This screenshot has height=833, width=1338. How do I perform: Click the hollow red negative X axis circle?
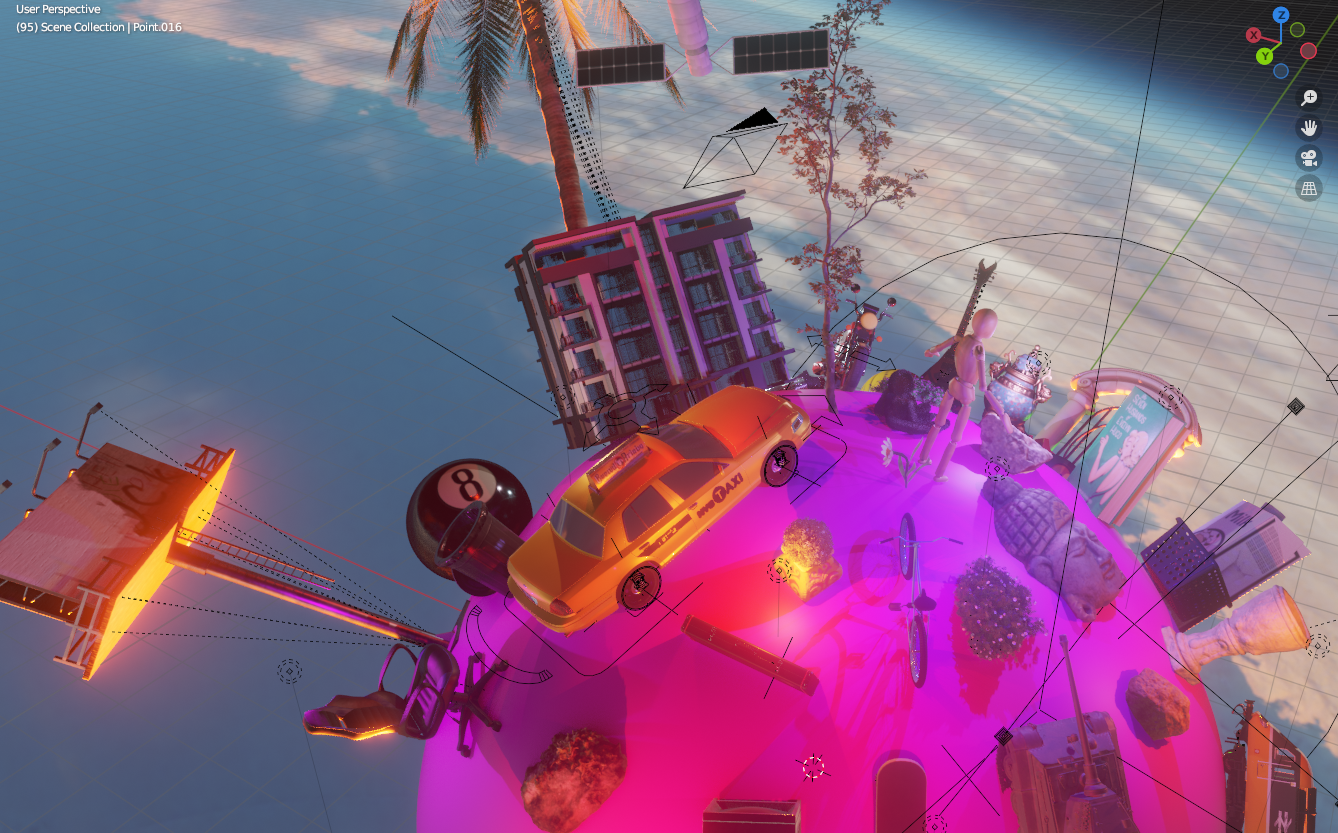[x=1308, y=51]
